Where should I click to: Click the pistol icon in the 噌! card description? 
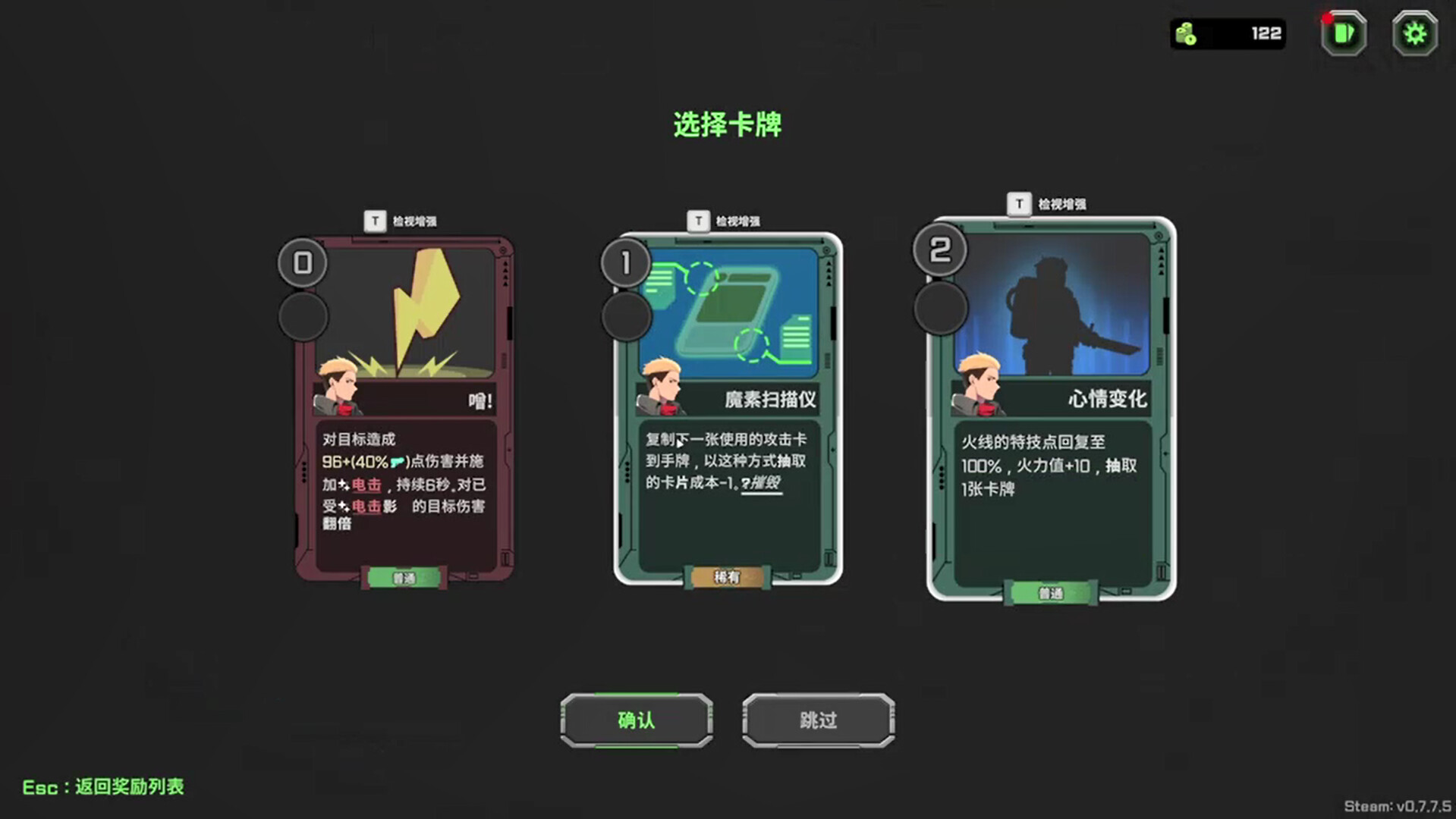401,461
